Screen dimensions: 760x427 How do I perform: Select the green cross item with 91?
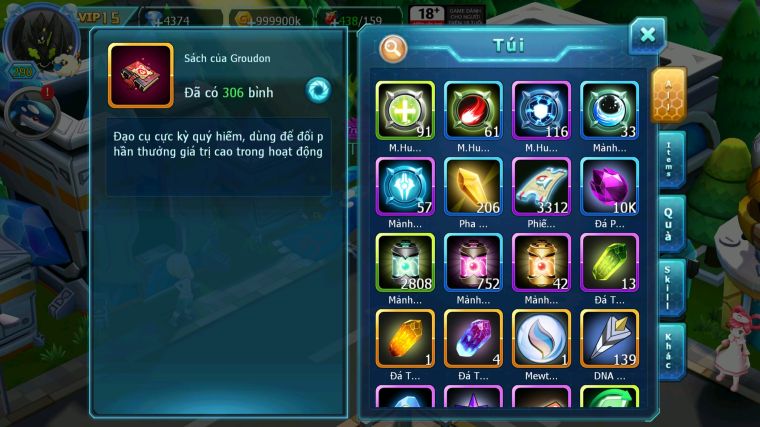[x=405, y=110]
